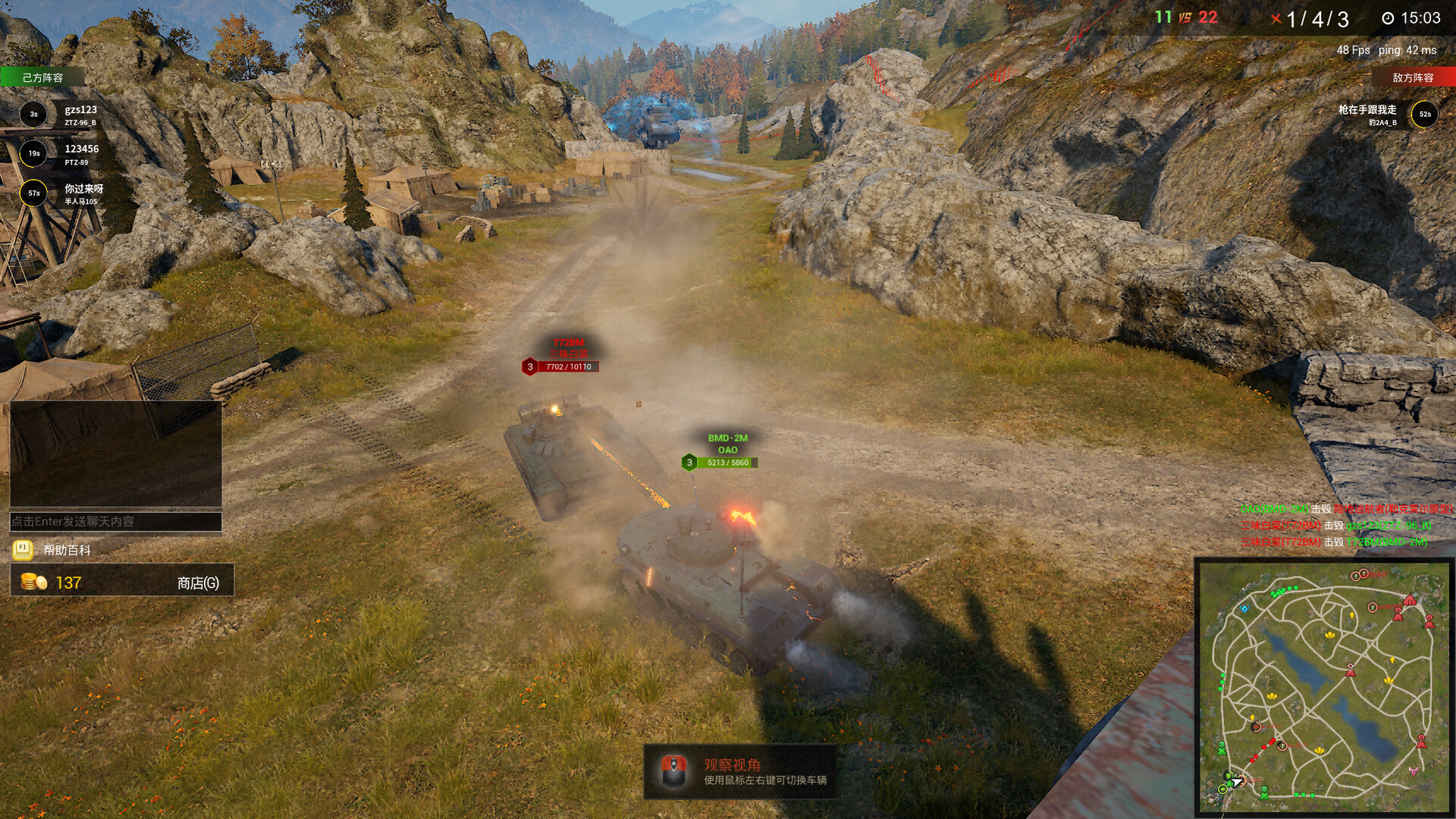Select teammate 123456 with the PTZ-89
Screen dimensions: 1456x819
coord(80,154)
